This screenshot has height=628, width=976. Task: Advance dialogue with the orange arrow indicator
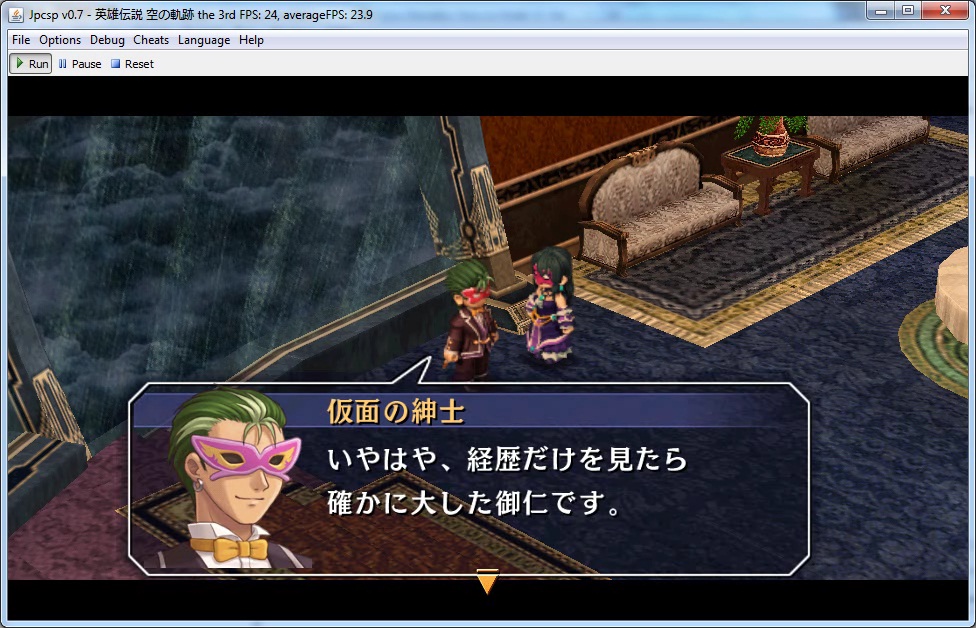(x=487, y=581)
